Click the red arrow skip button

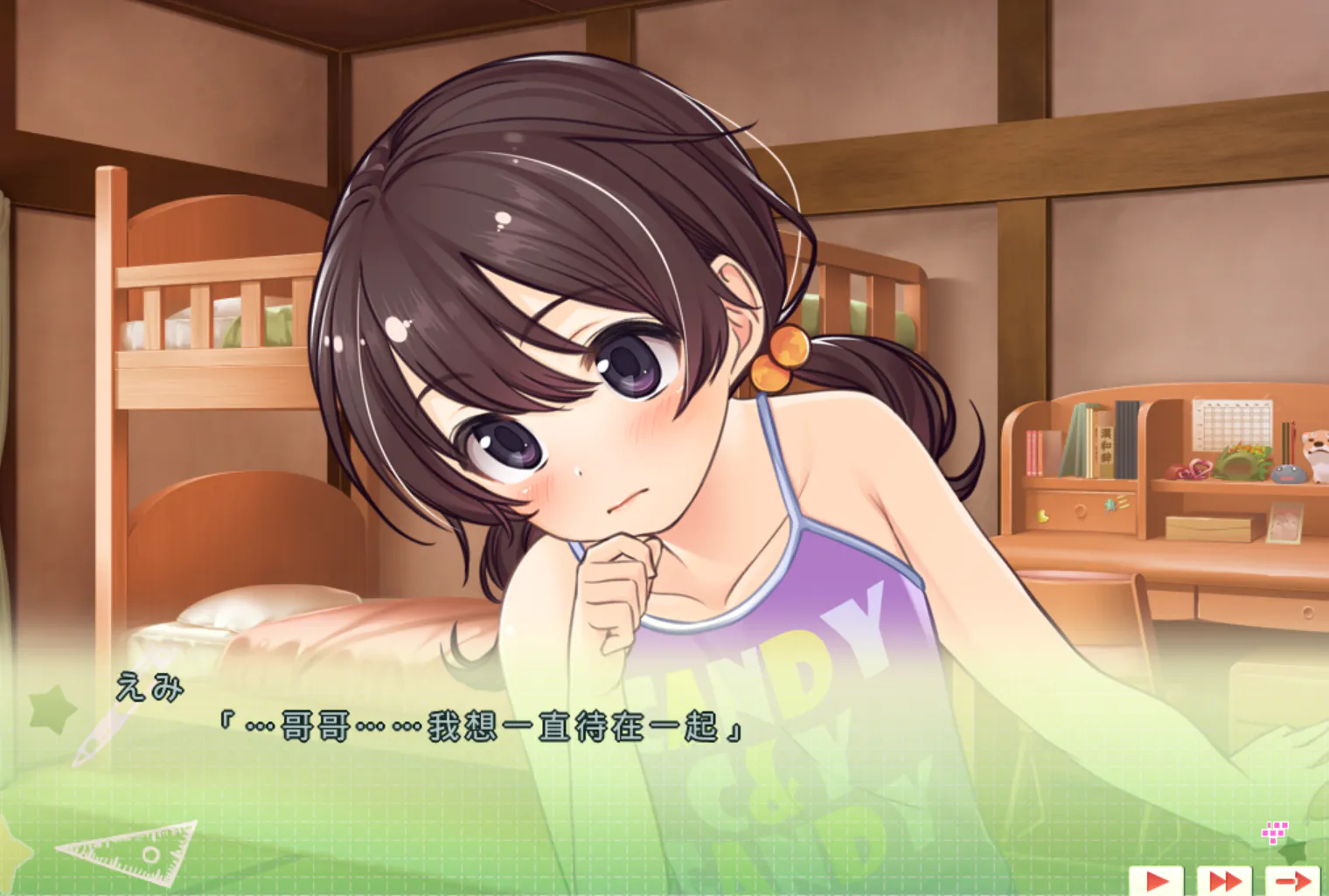point(1292,880)
